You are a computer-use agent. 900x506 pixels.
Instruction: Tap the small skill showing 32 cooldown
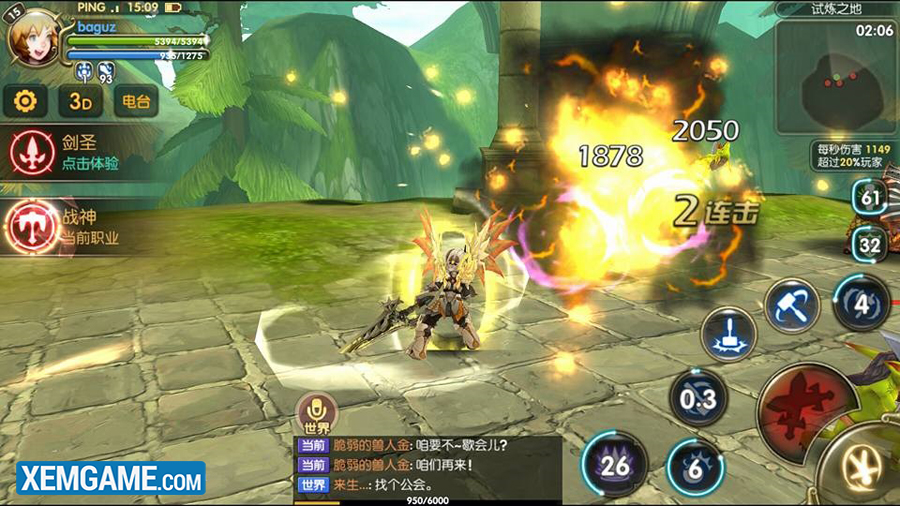pos(870,243)
